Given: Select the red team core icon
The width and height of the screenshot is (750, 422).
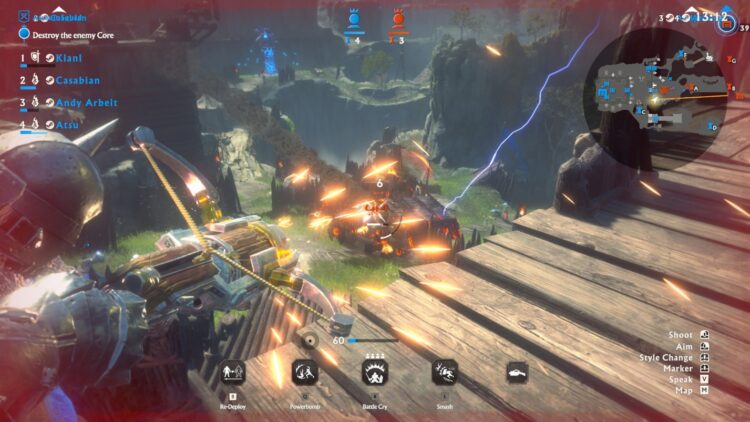Looking at the screenshot, I should click(398, 20).
